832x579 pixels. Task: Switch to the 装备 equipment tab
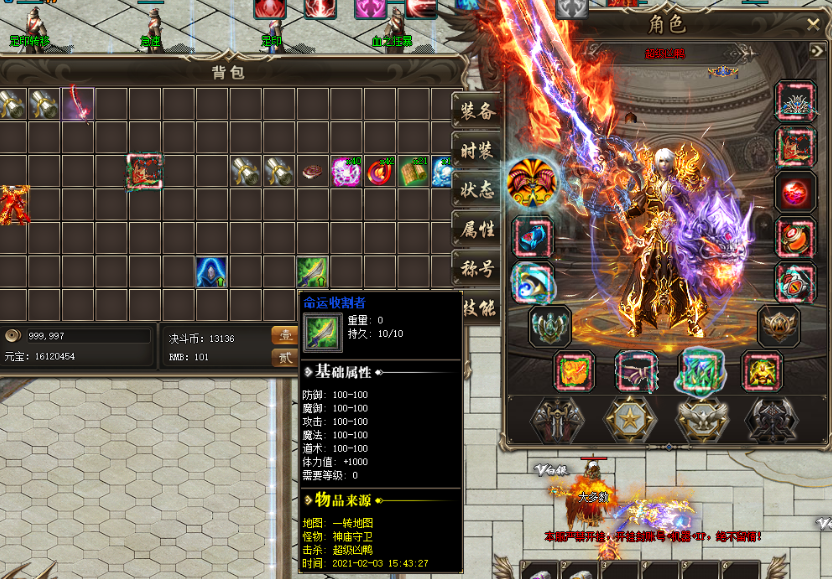[476, 111]
